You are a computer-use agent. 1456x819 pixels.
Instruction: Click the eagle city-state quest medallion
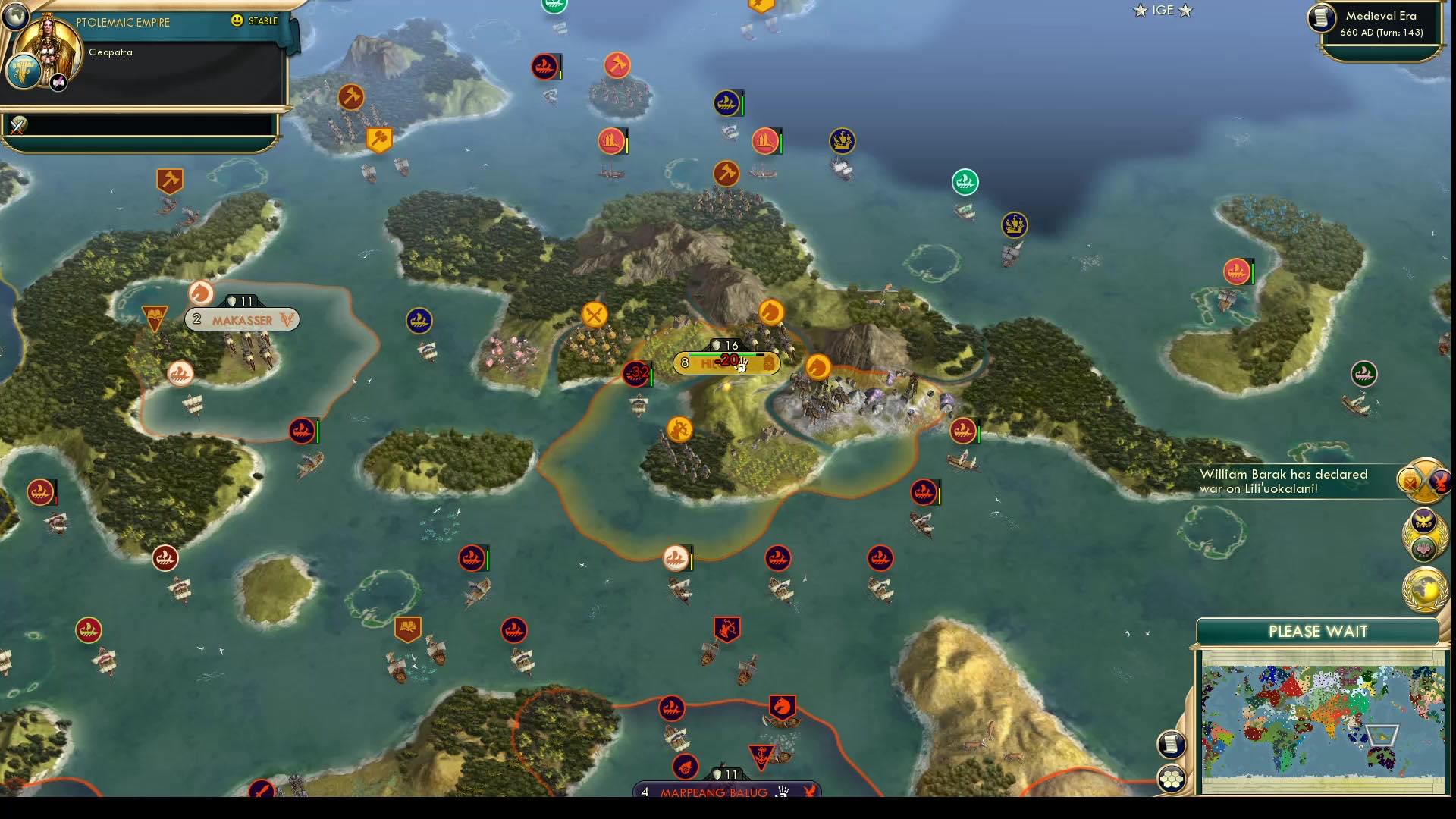coord(1422,520)
